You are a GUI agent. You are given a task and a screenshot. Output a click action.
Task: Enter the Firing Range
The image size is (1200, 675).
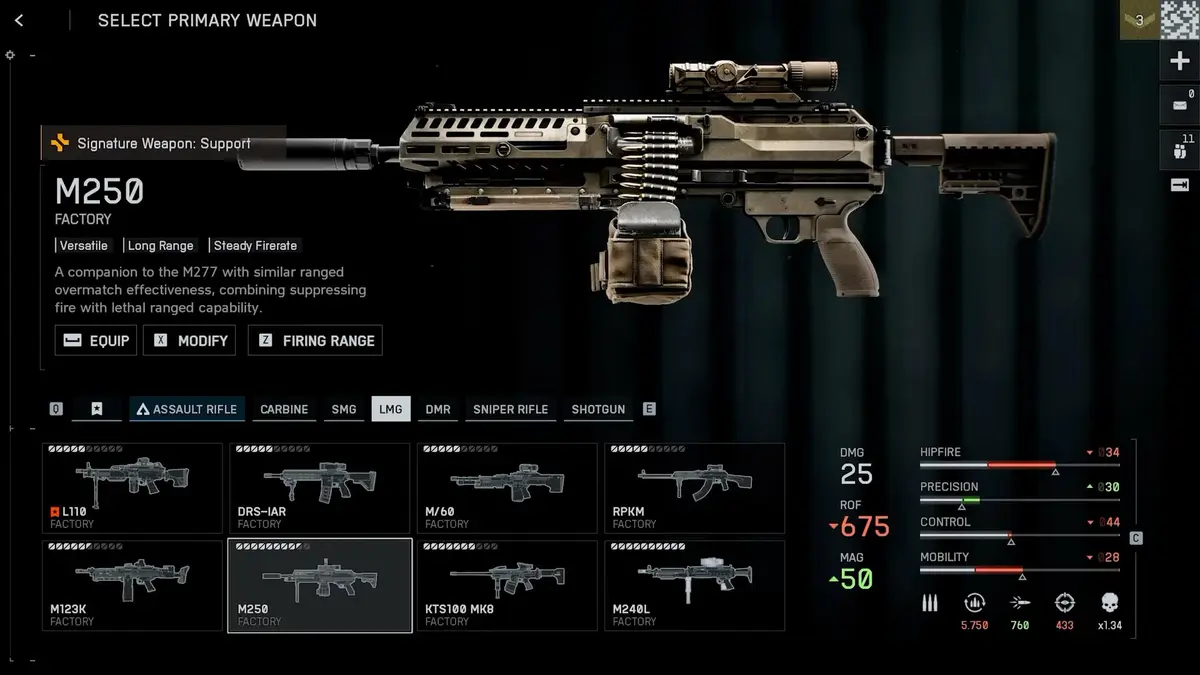(x=315, y=340)
